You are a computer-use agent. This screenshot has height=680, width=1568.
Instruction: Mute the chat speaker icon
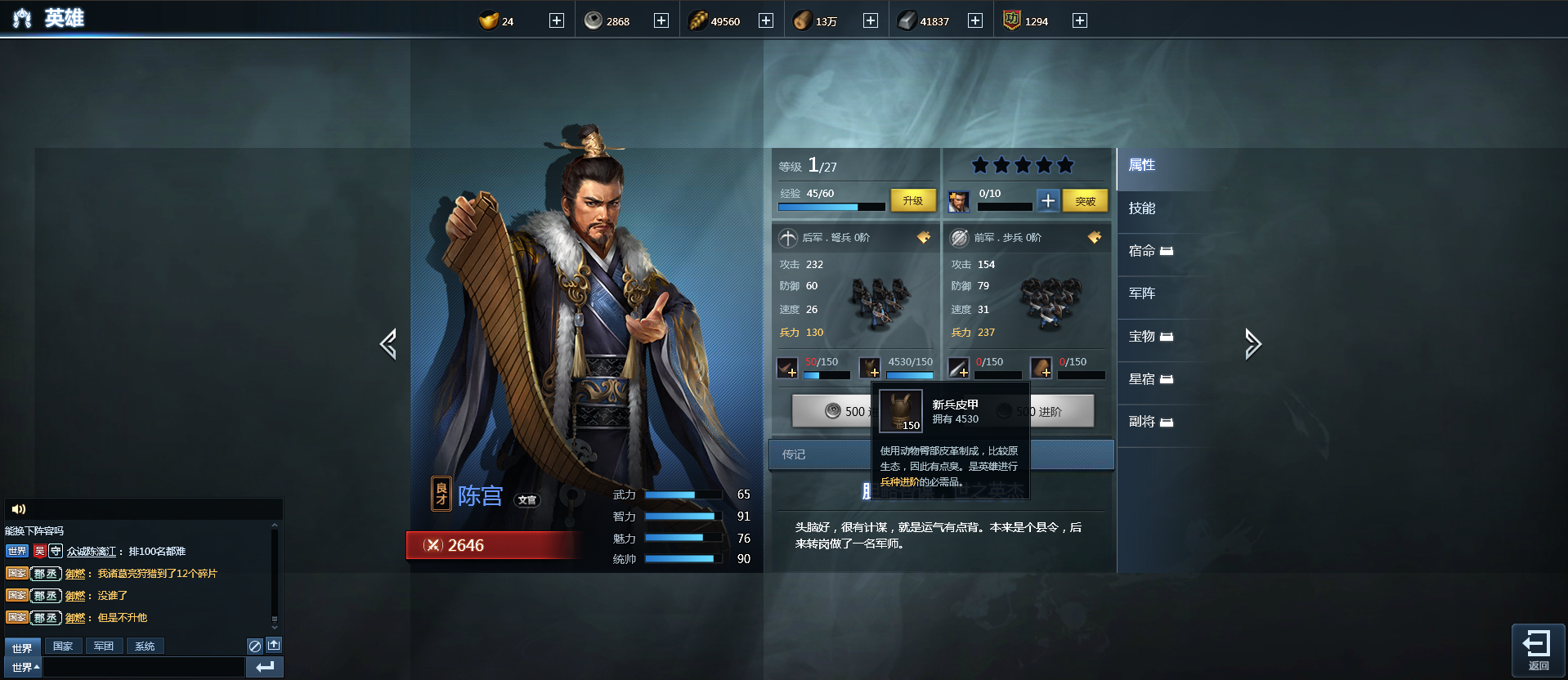[19, 508]
